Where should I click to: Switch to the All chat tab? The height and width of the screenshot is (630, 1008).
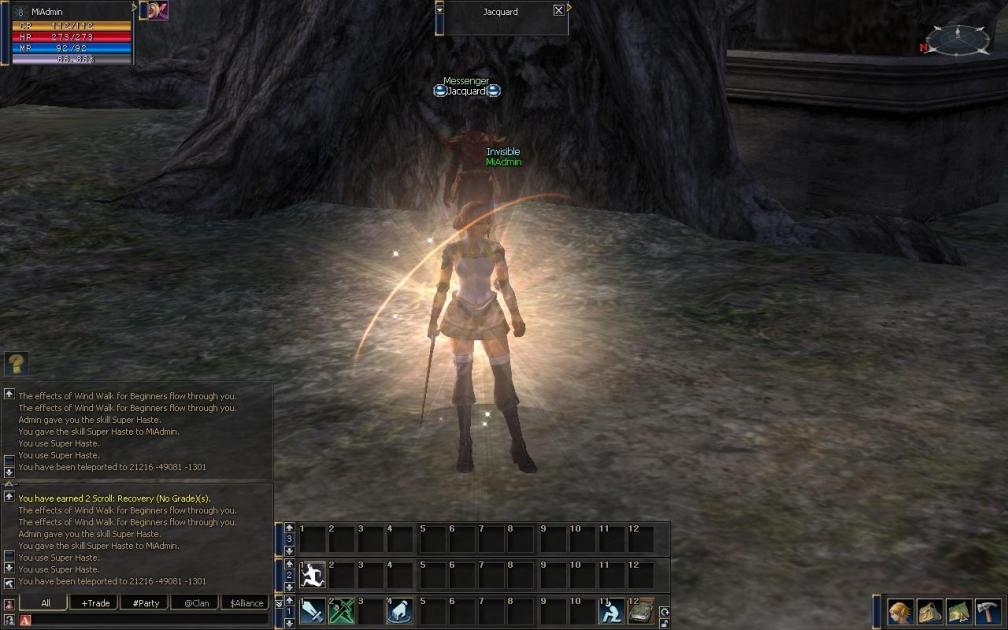pos(45,603)
